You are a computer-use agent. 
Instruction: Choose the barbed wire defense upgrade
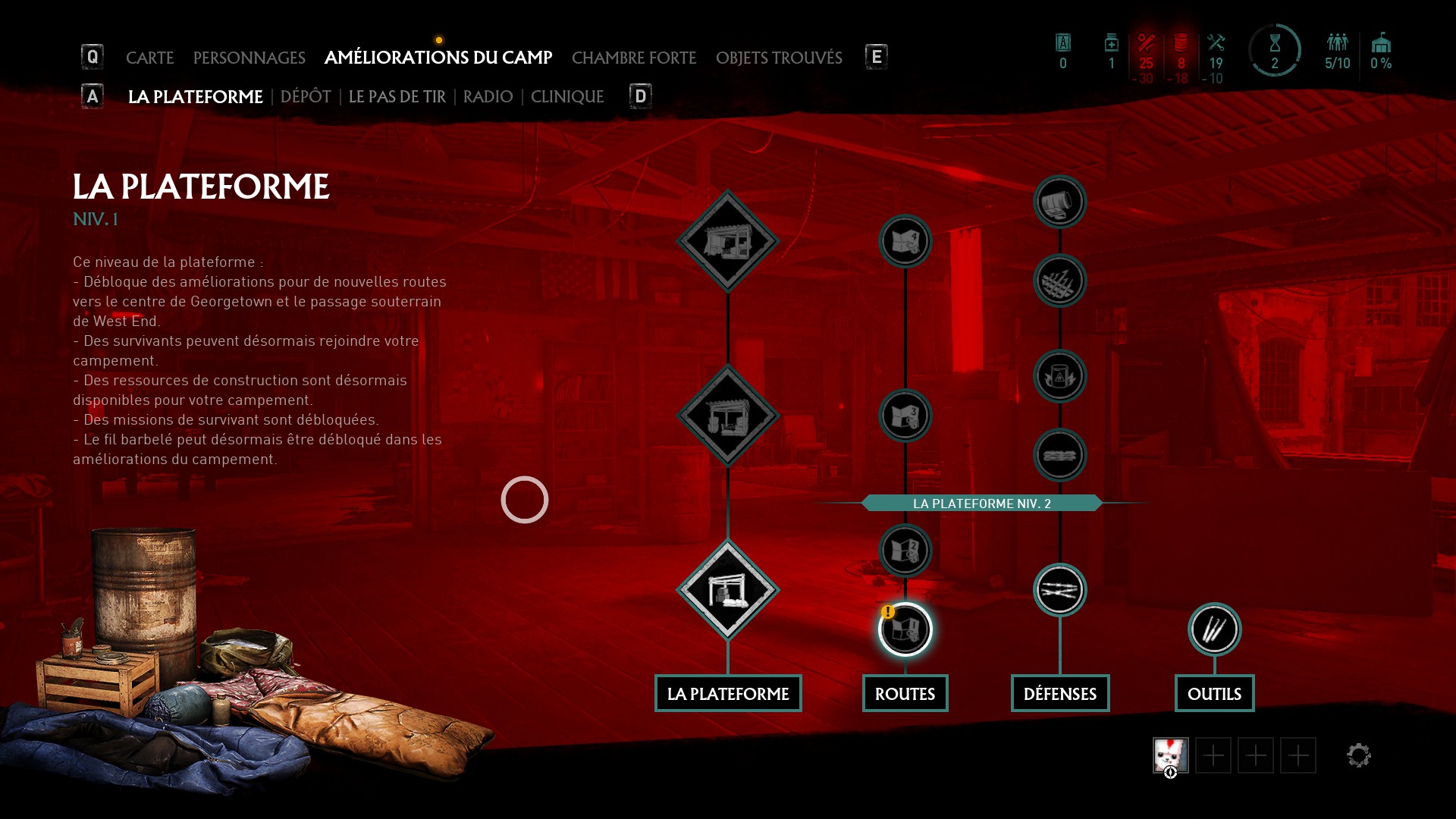pos(1059,590)
